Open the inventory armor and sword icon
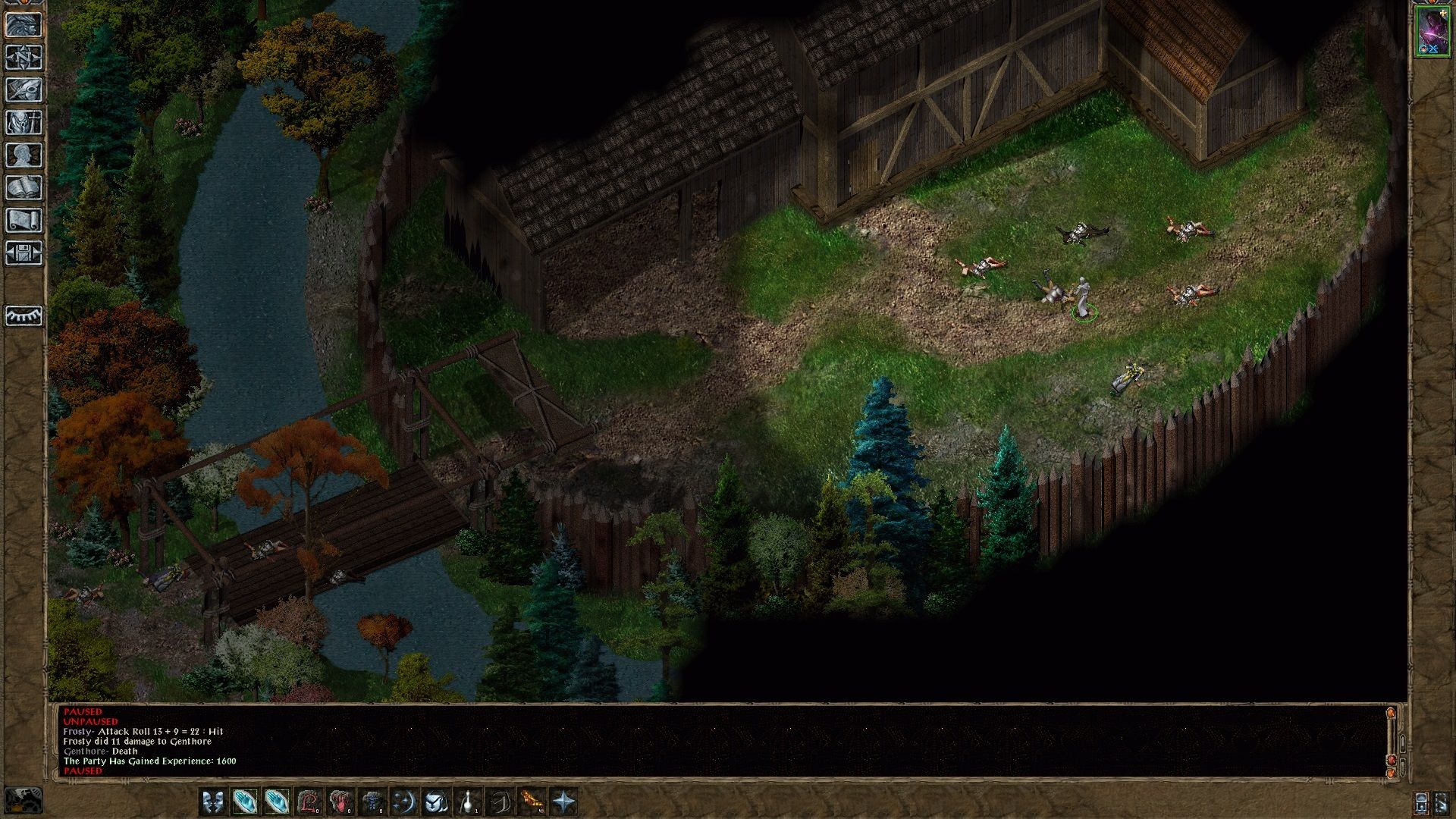Image resolution: width=1456 pixels, height=819 pixels. (x=24, y=122)
